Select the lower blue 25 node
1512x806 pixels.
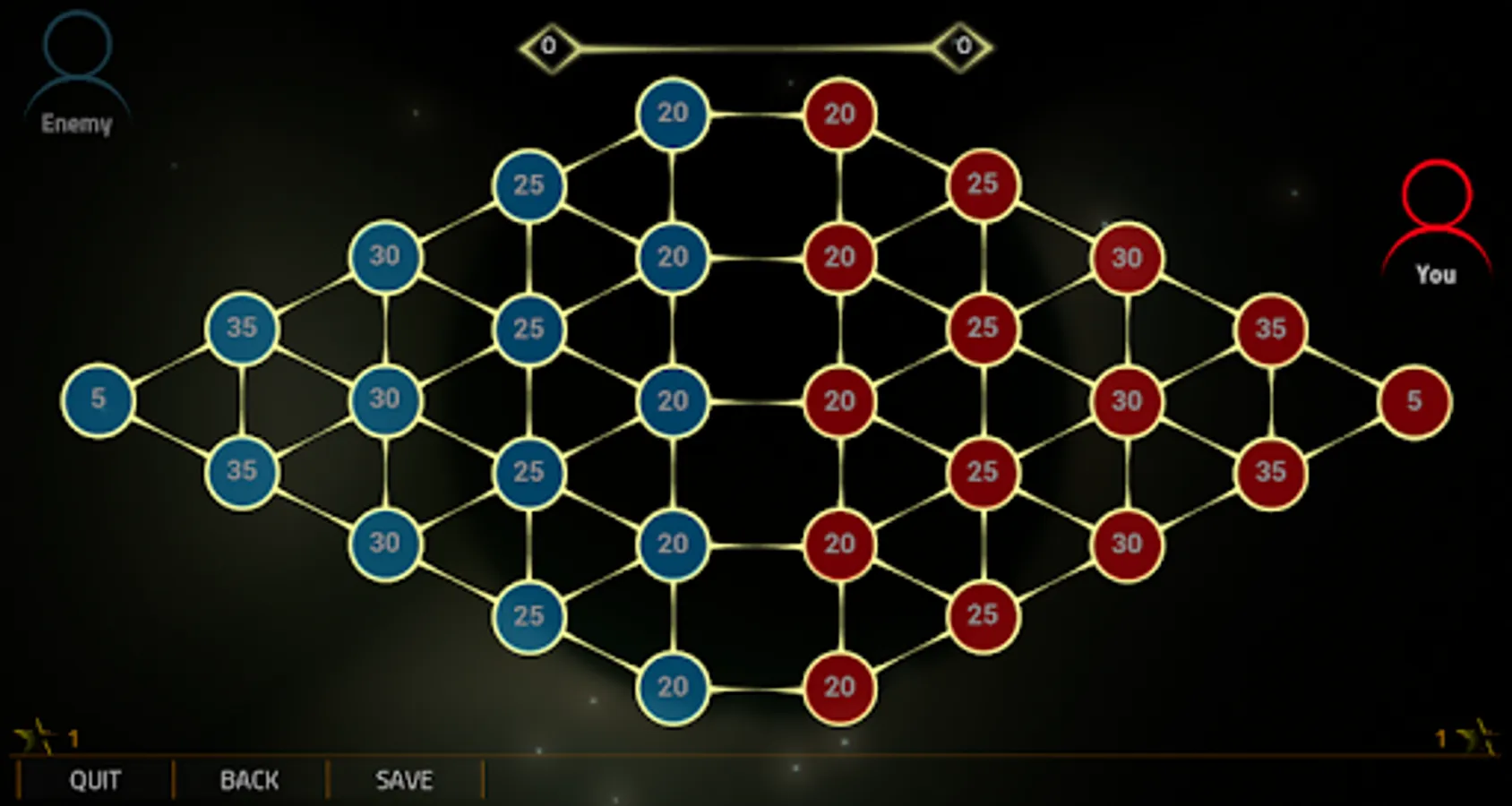529,615
